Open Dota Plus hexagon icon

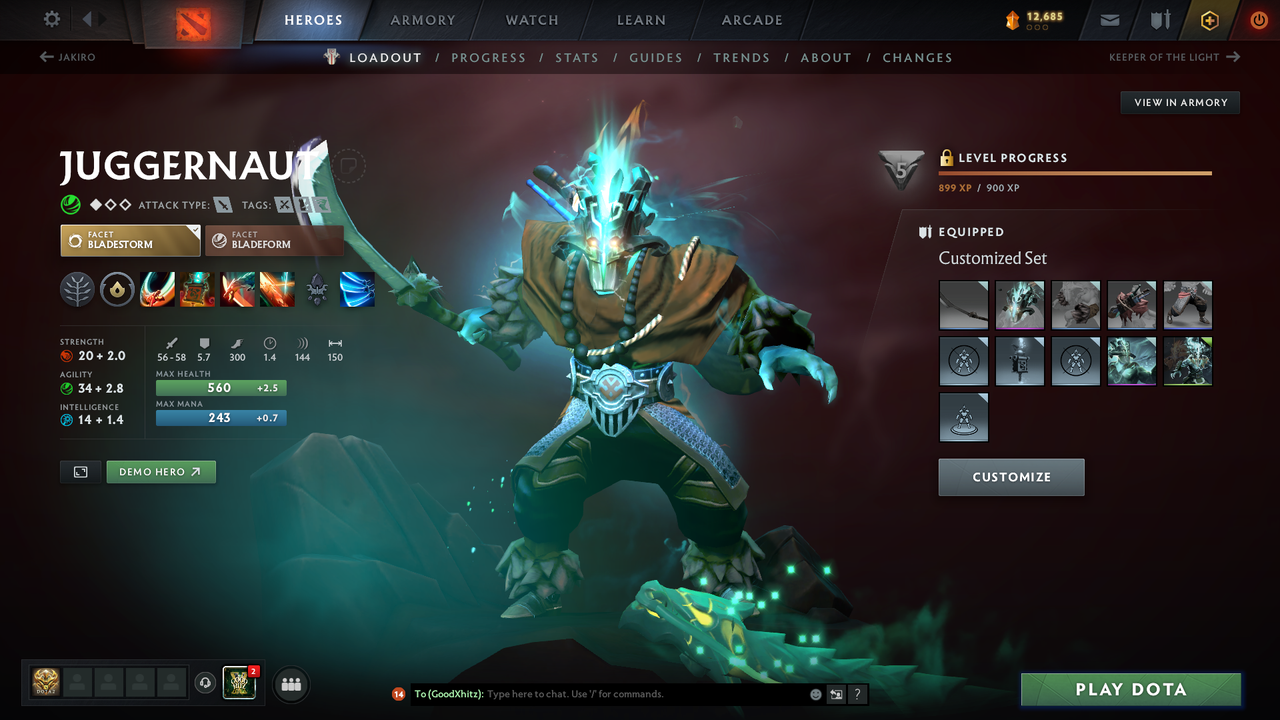pyautogui.click(x=1209, y=19)
